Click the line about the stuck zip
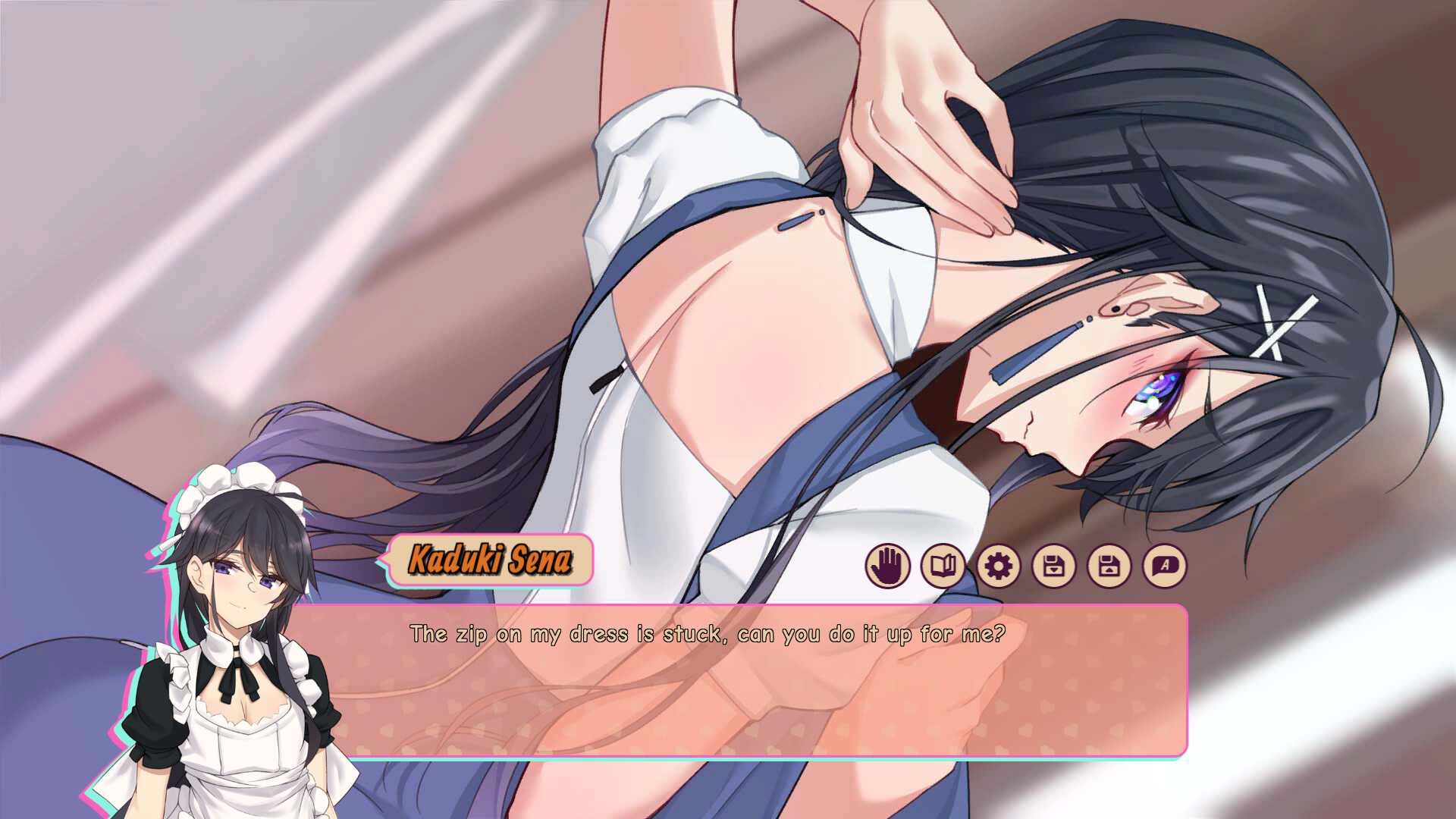The height and width of the screenshot is (819, 1456). (x=707, y=634)
